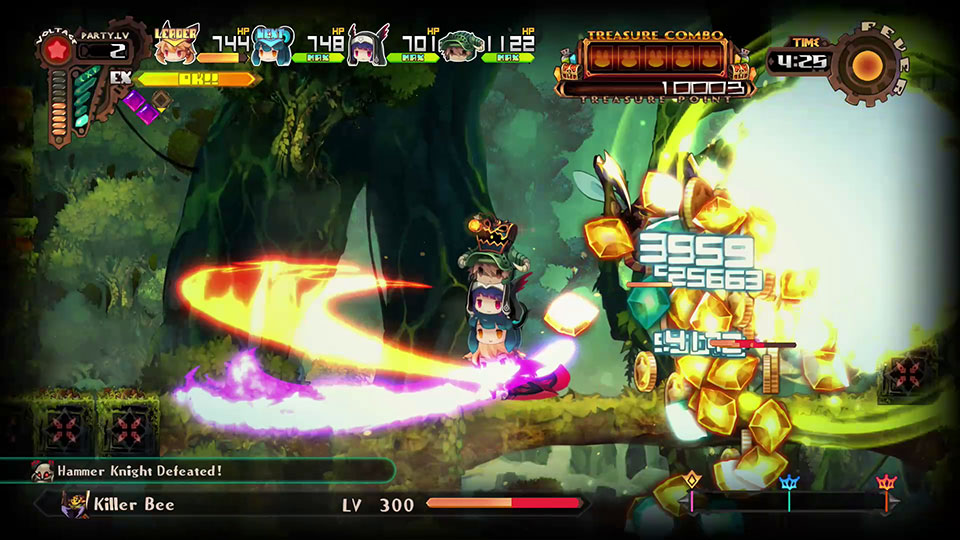
Task: Select the blonde Leader character portrait
Action: (177, 46)
